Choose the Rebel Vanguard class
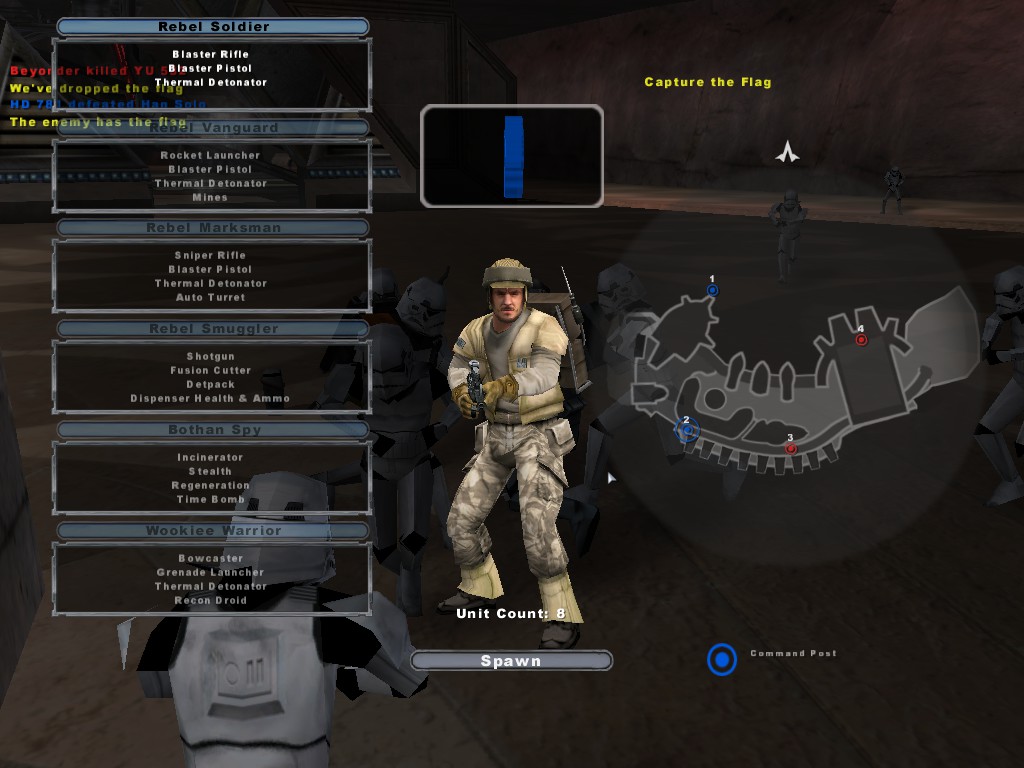This screenshot has height=768, width=1024. click(x=213, y=128)
